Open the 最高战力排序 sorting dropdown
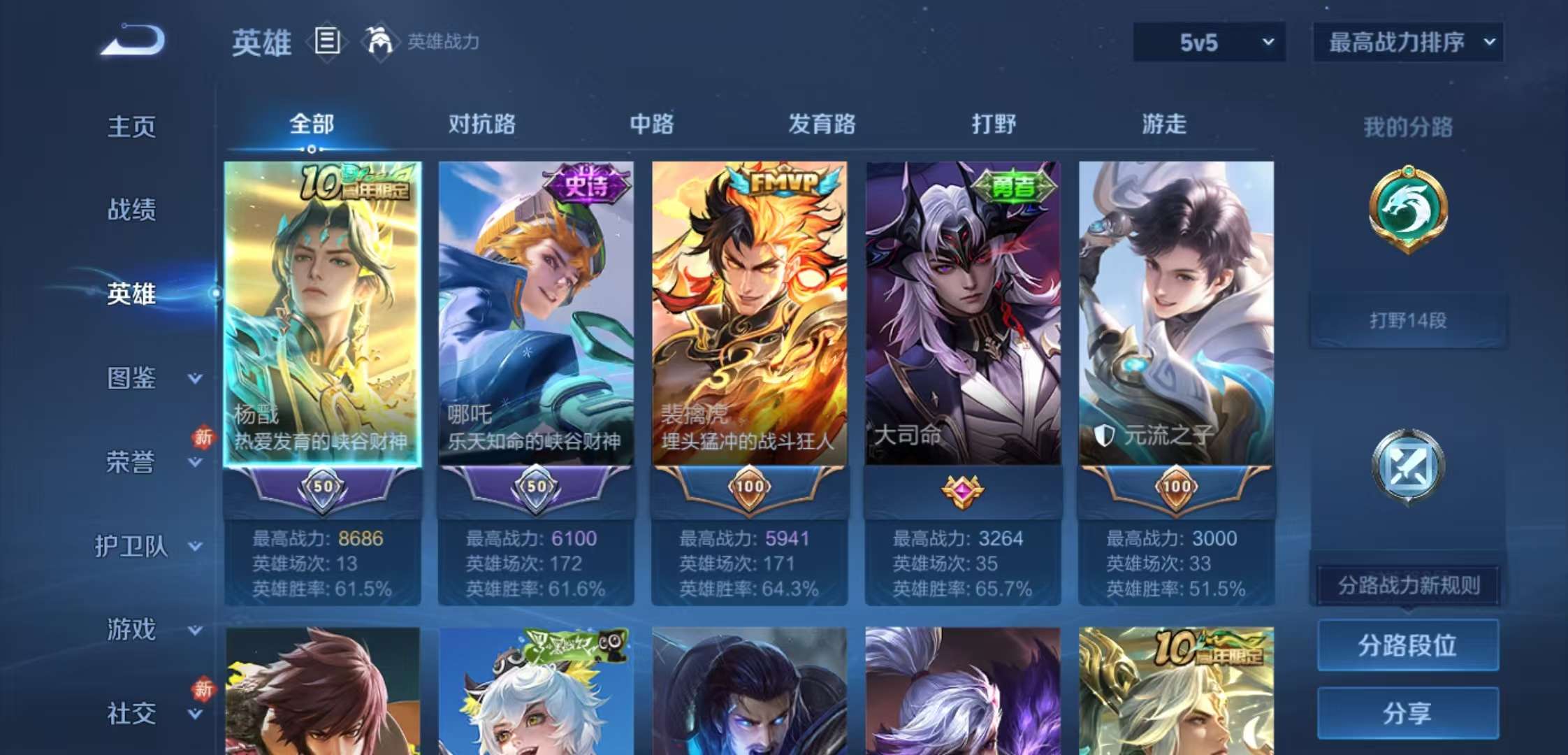The image size is (1568, 755). coord(1407,42)
